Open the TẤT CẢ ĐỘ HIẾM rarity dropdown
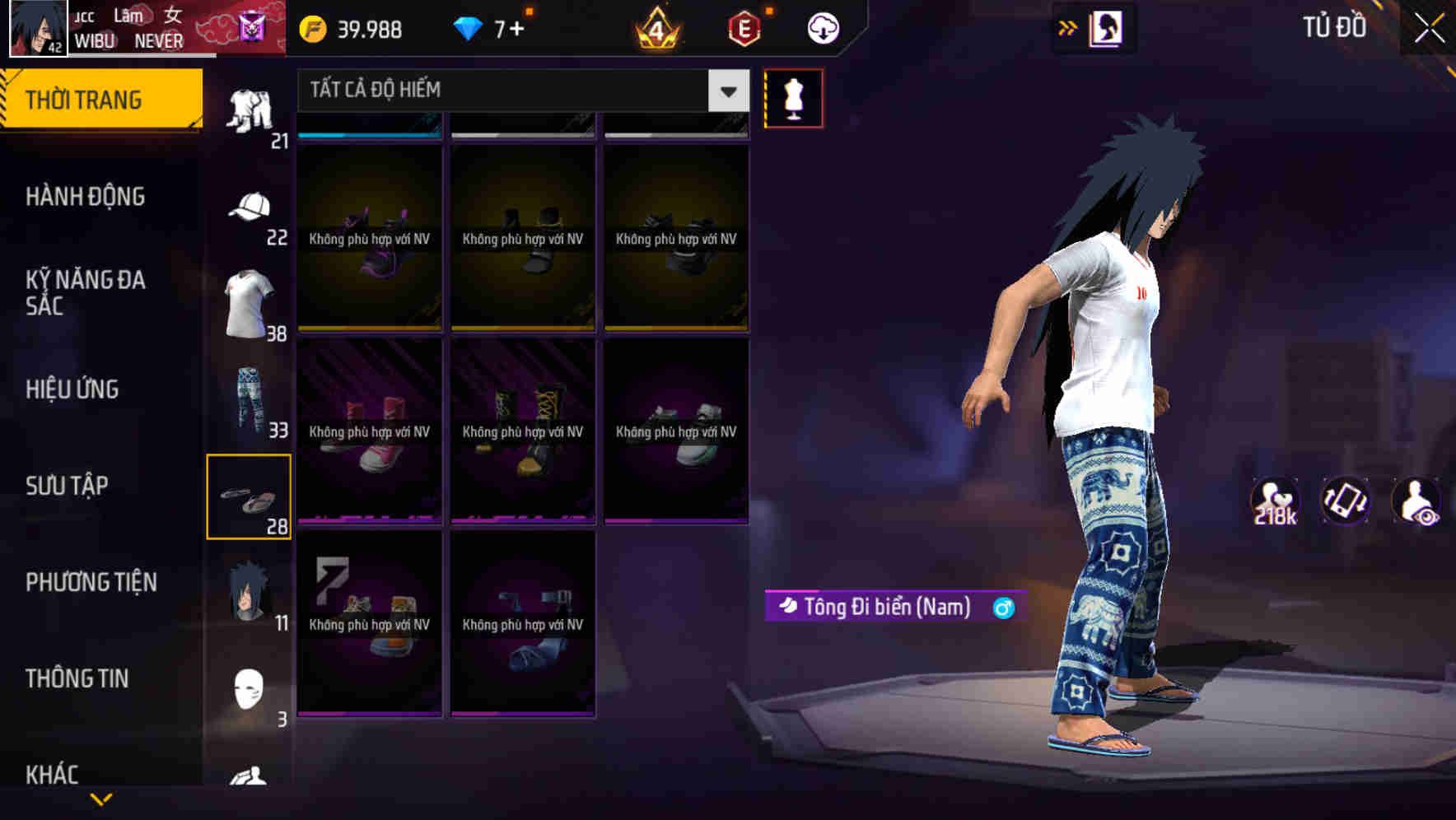This screenshot has height=820, width=1456. point(519,91)
